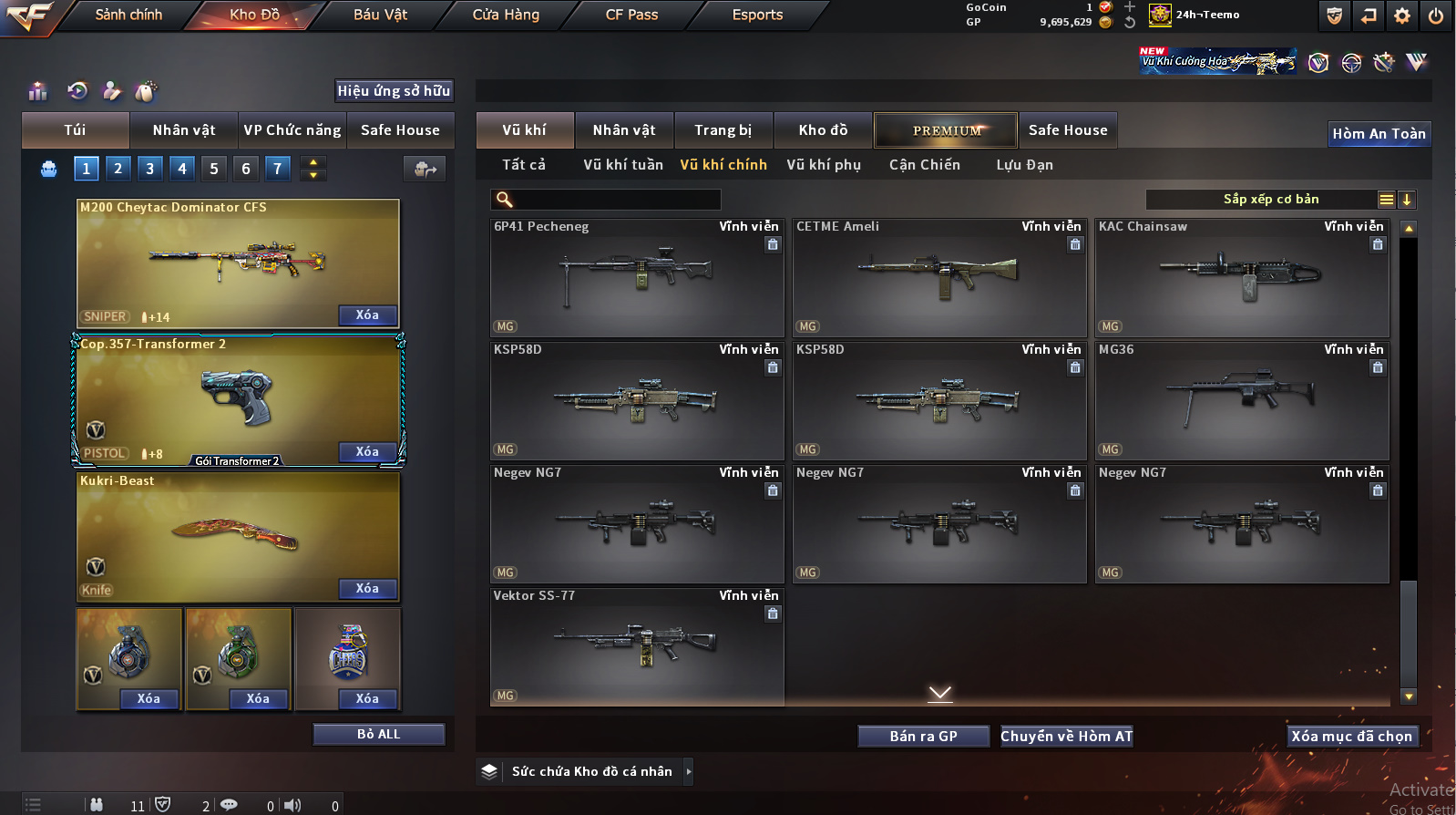Image resolution: width=1456 pixels, height=815 pixels.
Task: Click Xóa mục đã chọn button
Action: pyautogui.click(x=1351, y=737)
